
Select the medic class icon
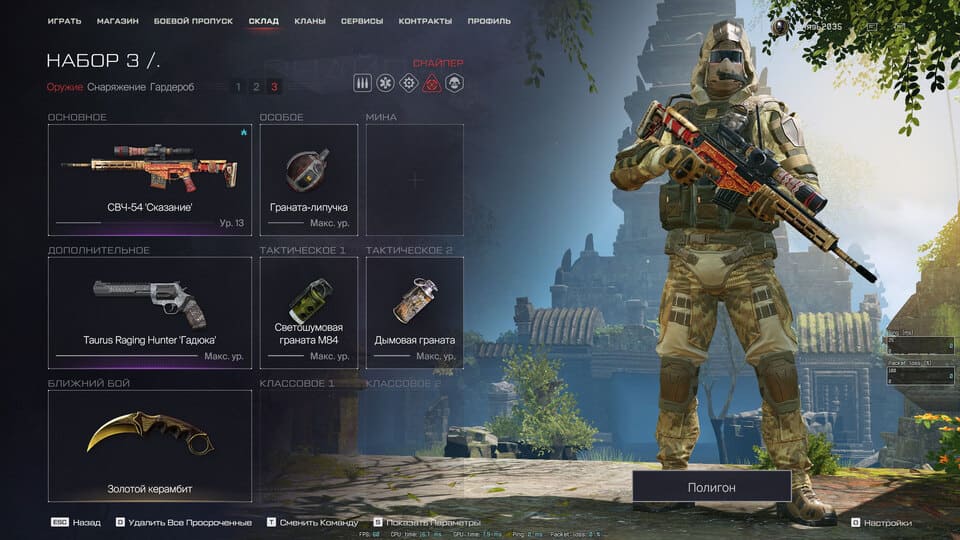click(x=386, y=83)
